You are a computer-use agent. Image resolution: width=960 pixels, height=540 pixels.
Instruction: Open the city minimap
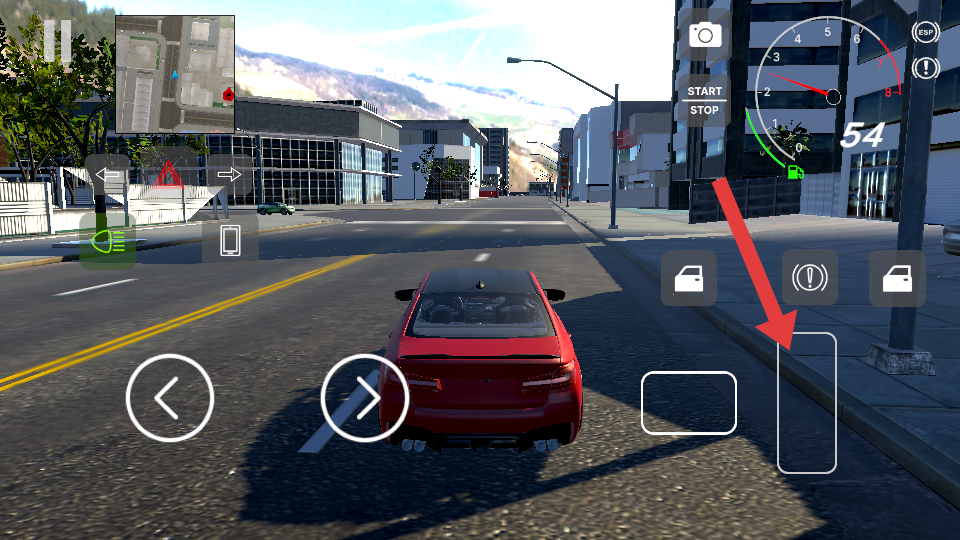click(x=175, y=74)
